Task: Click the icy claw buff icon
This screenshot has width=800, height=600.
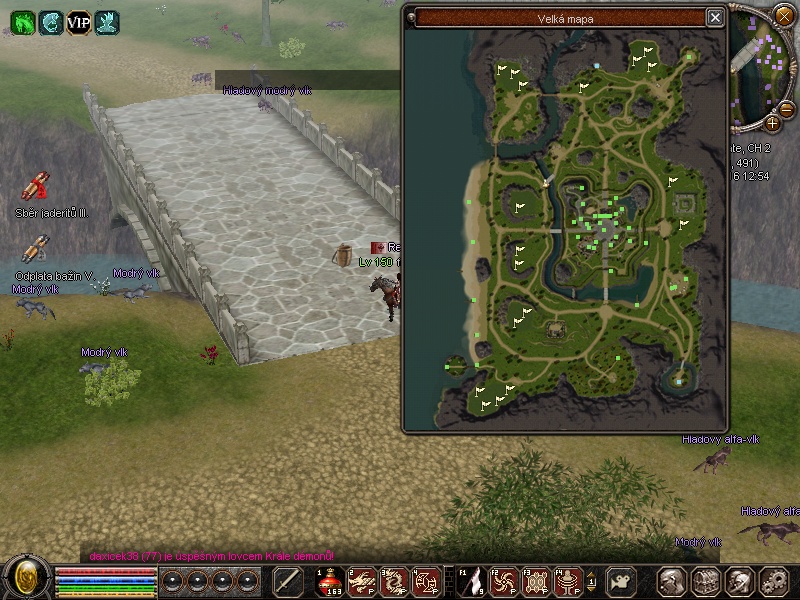Action: click(x=106, y=22)
